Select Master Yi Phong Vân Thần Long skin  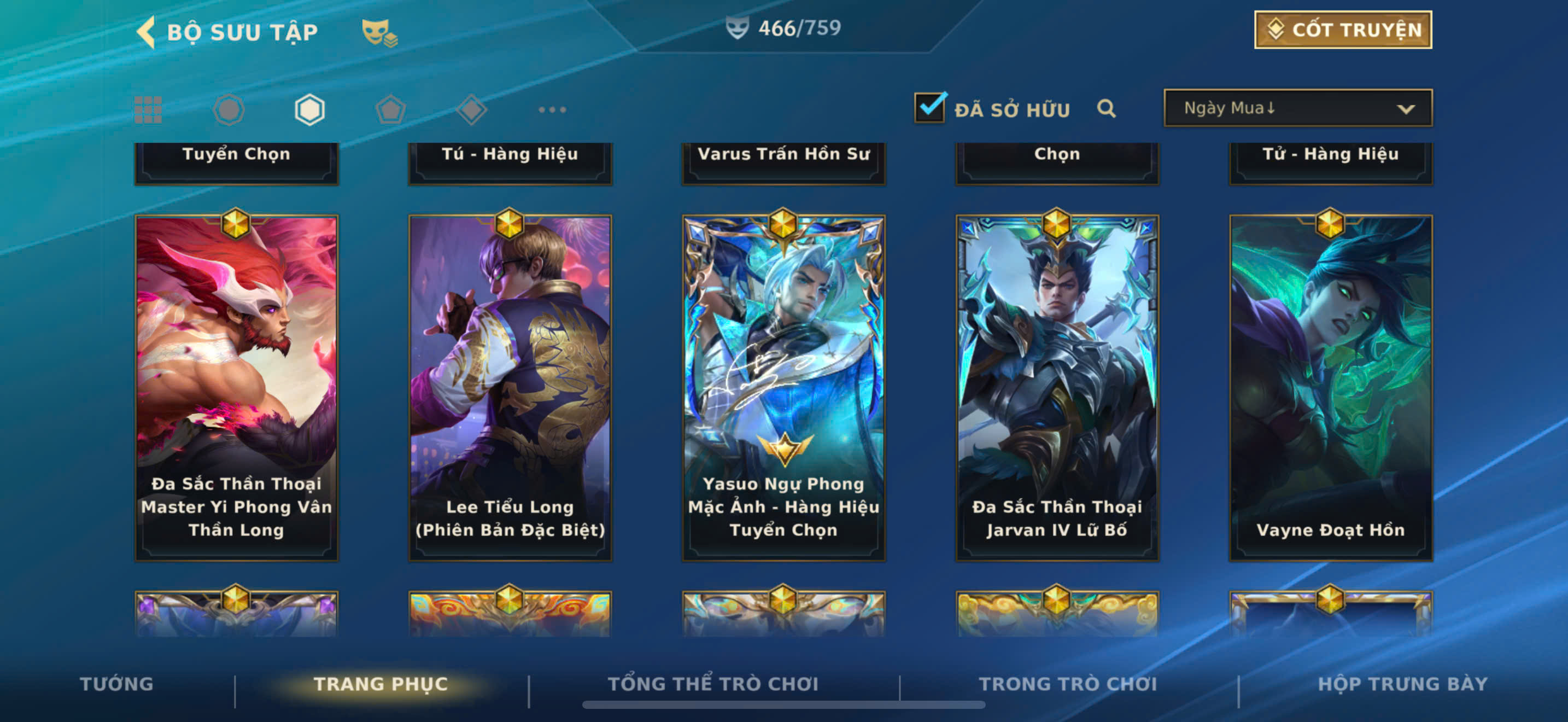click(236, 387)
